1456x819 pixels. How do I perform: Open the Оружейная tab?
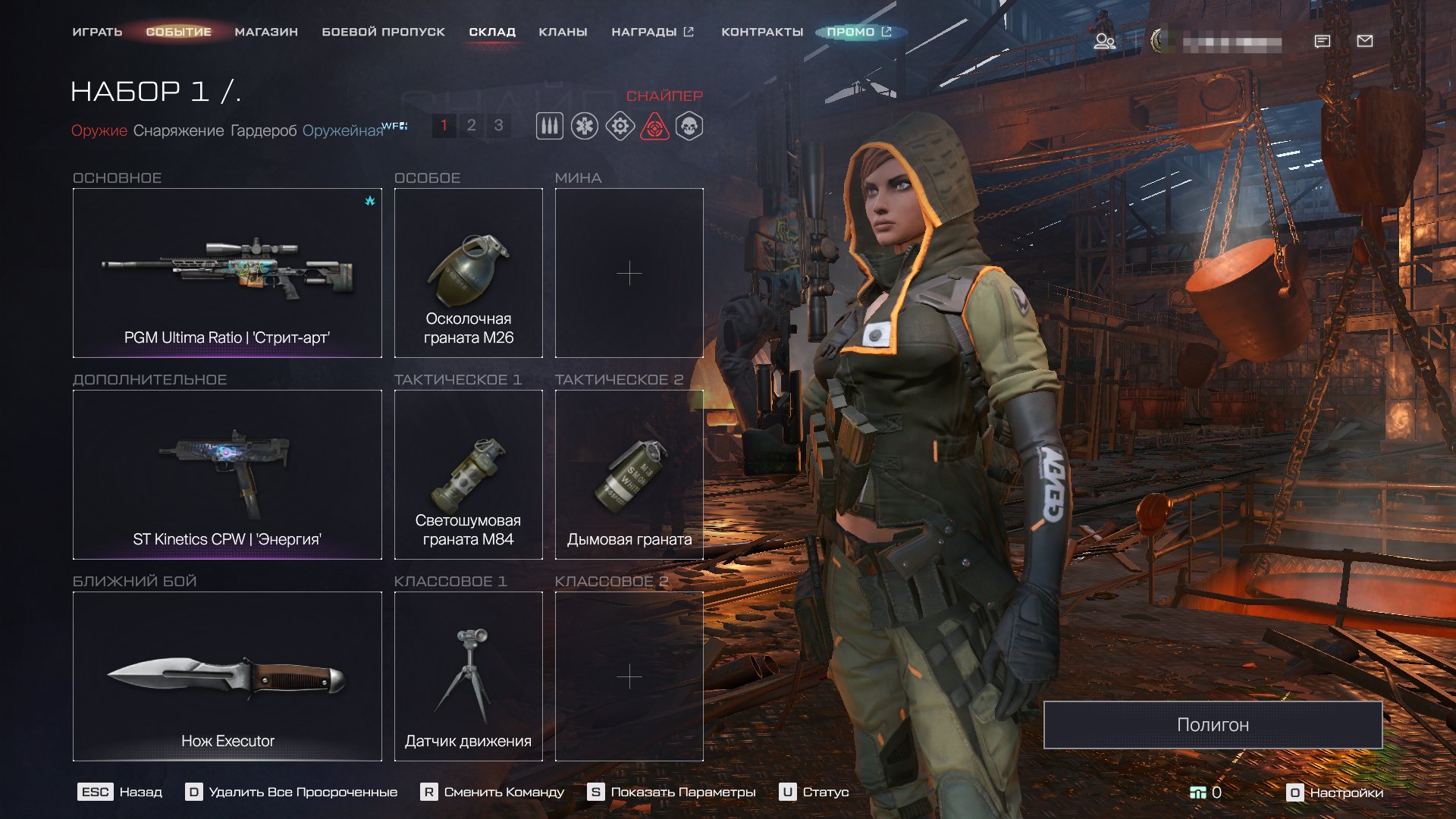pos(343,130)
